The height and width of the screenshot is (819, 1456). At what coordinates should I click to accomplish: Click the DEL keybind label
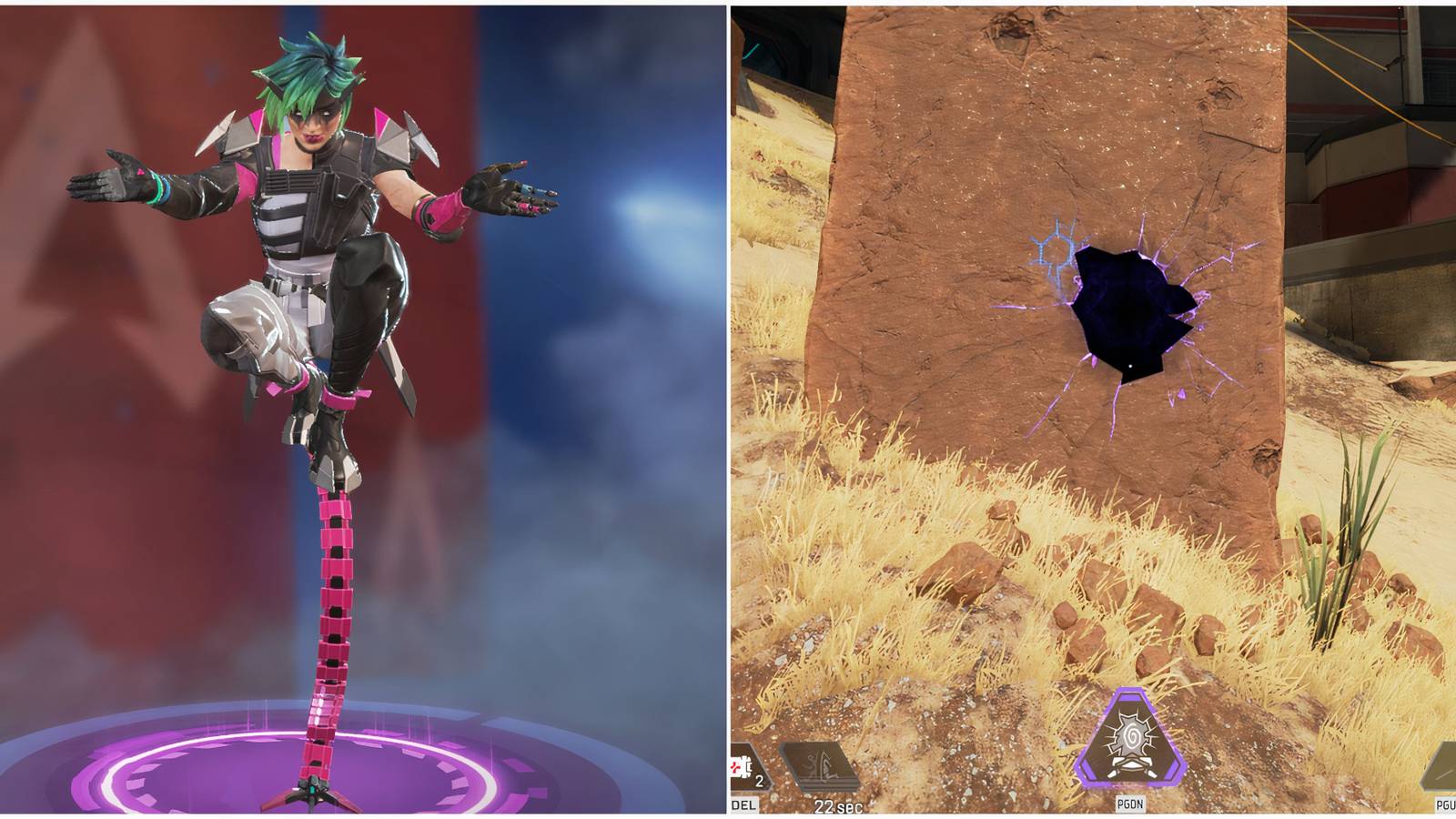point(744,804)
